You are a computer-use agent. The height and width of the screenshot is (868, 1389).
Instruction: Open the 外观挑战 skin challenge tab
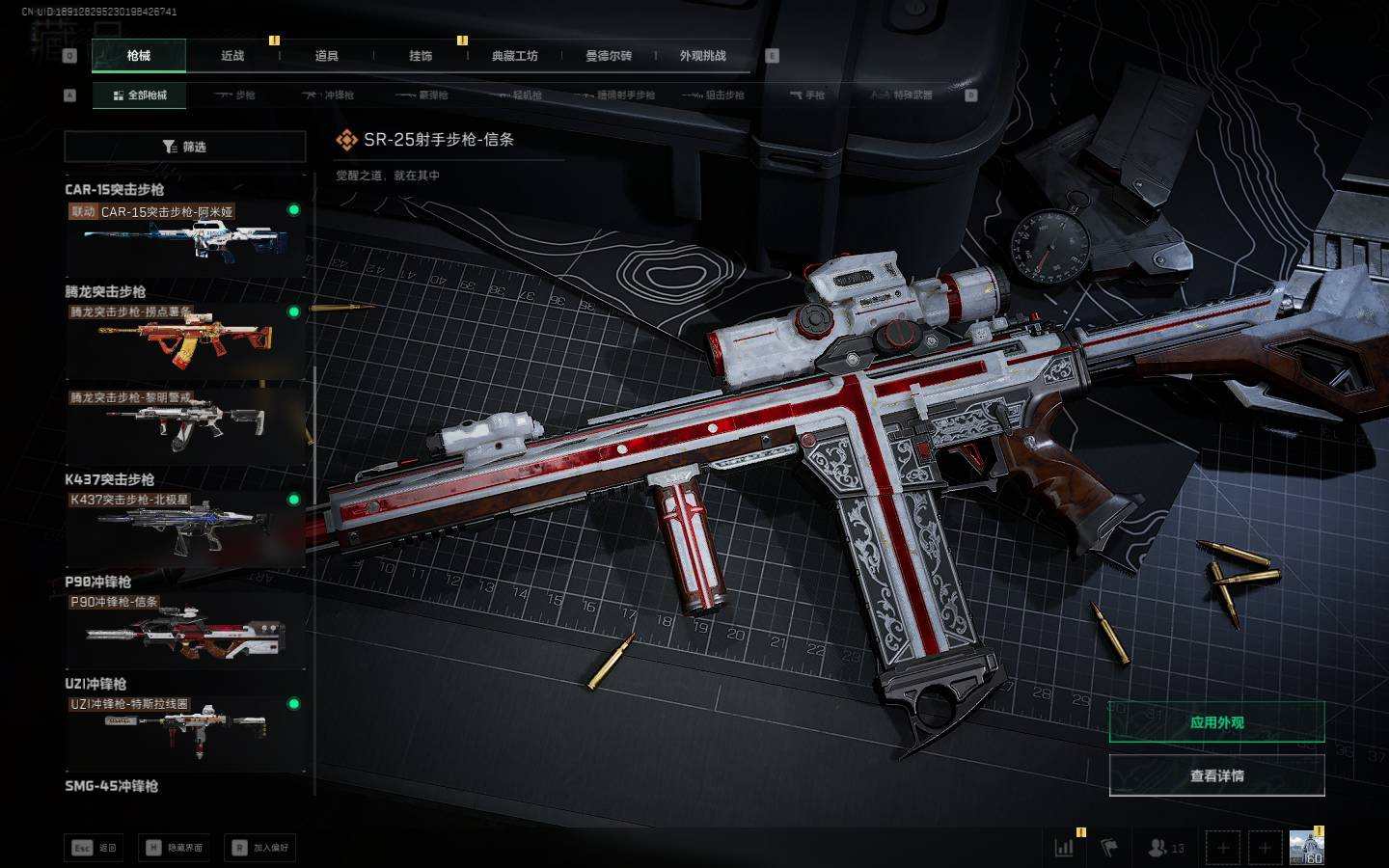(703, 56)
